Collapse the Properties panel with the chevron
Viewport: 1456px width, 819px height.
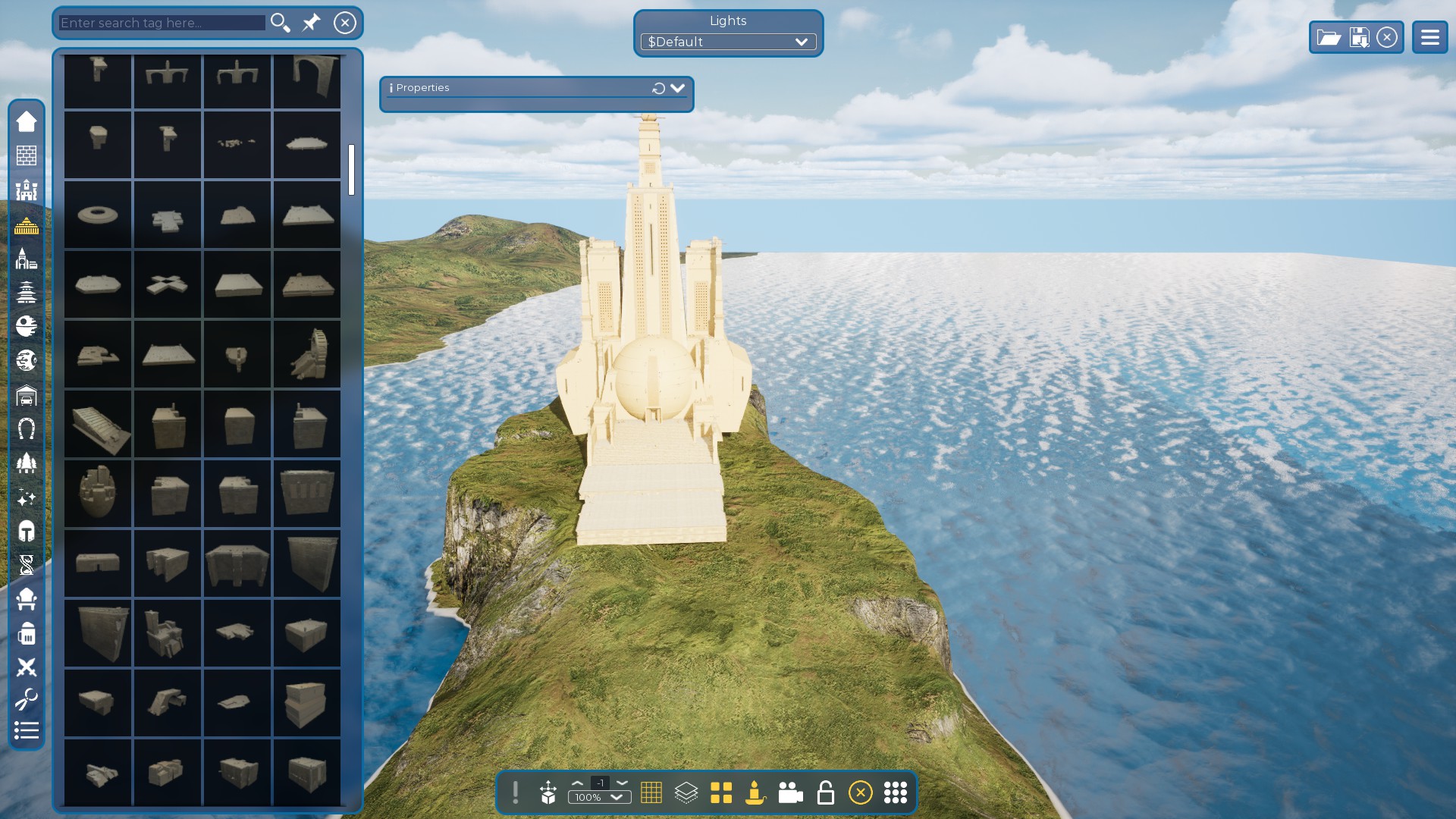[x=677, y=88]
